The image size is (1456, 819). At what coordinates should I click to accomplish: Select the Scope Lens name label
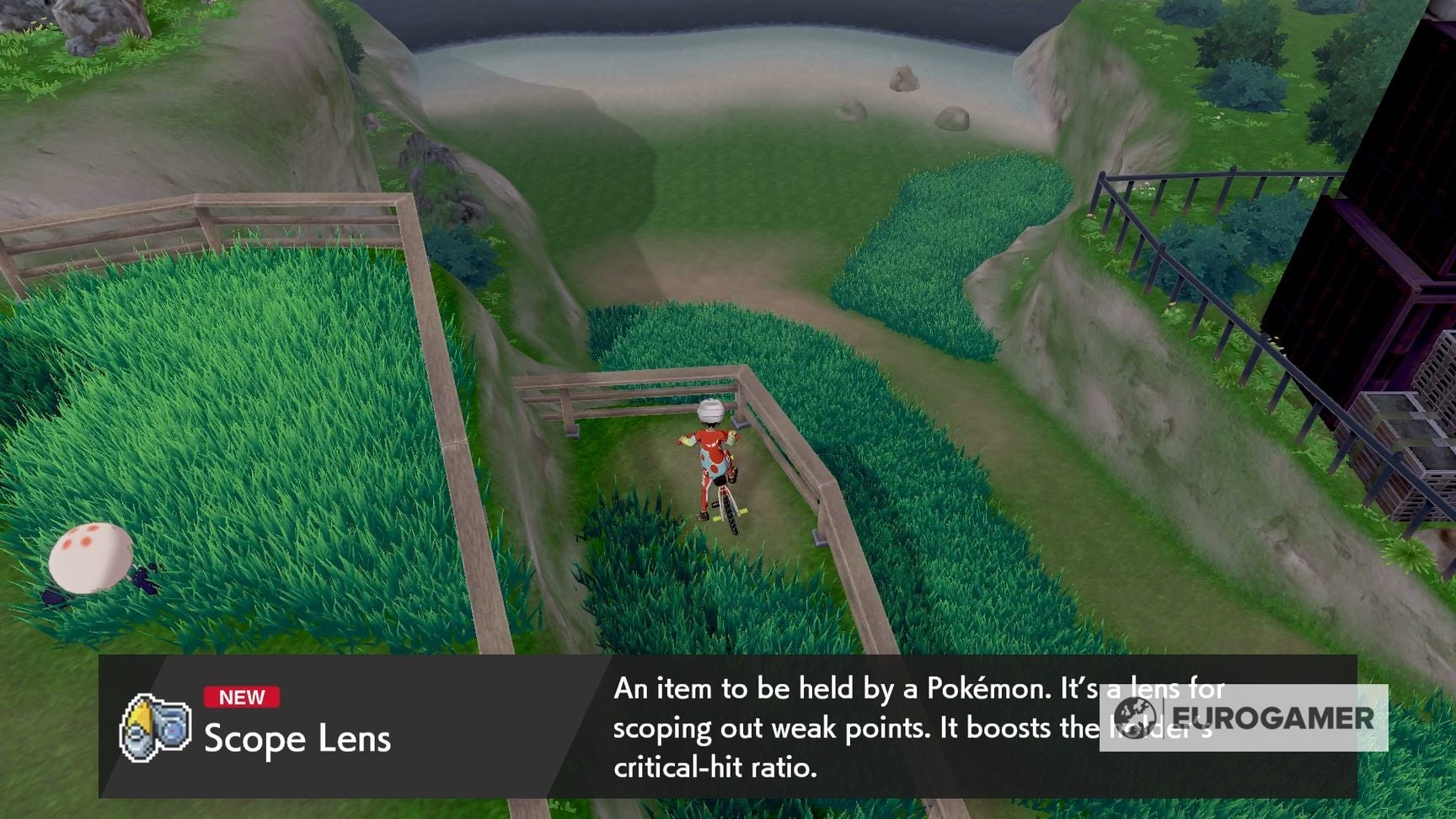click(297, 741)
